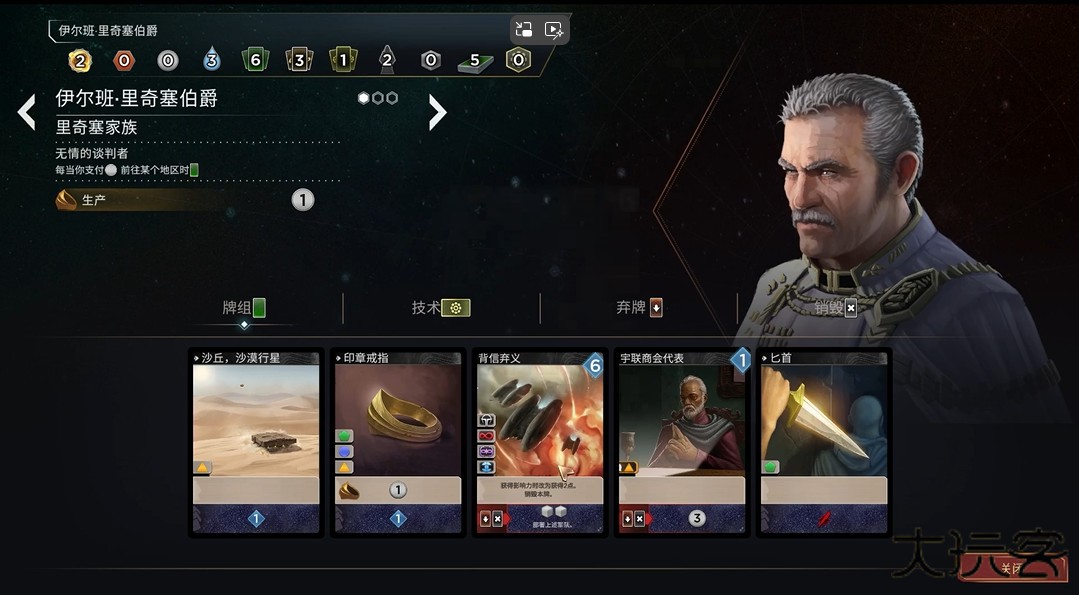
Task: Go to the next leader with right arrow
Action: click(437, 112)
